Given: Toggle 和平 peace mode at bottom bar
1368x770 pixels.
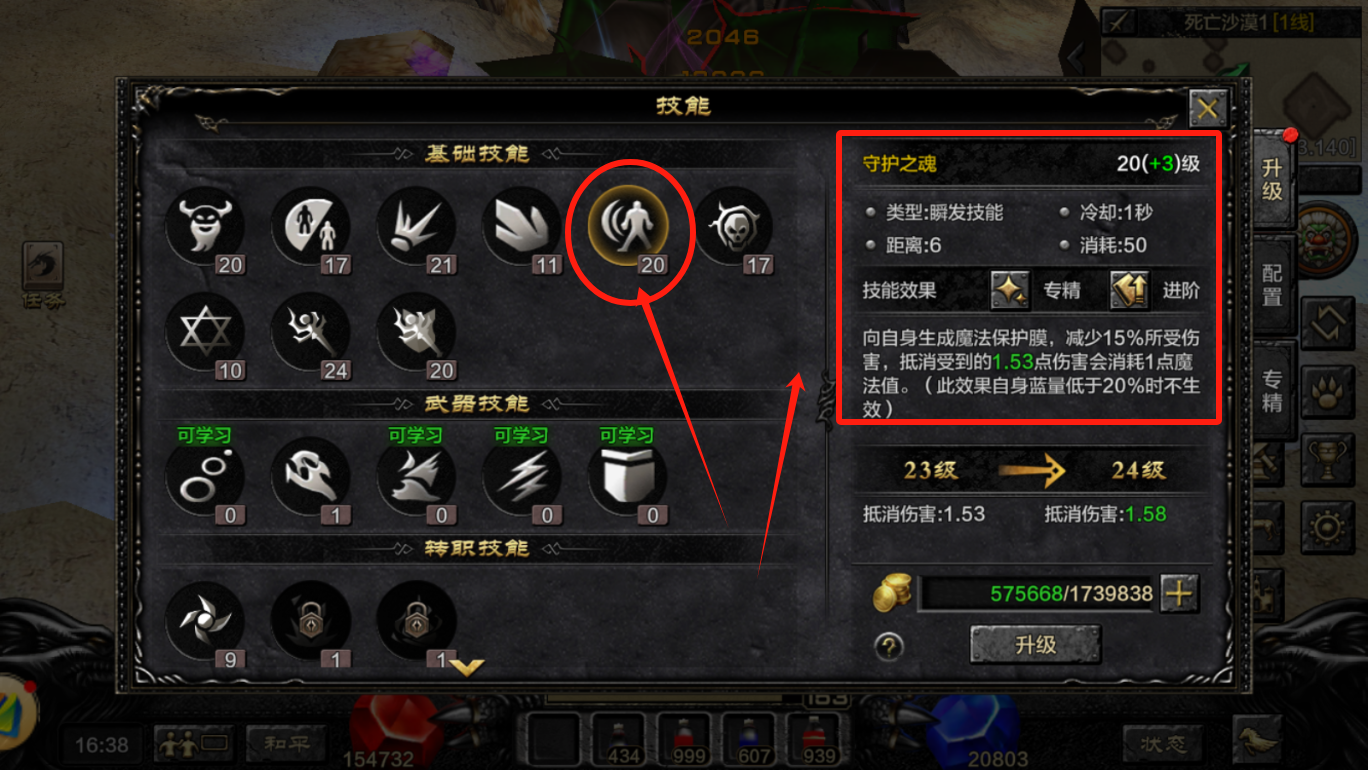Looking at the screenshot, I should tap(284, 744).
